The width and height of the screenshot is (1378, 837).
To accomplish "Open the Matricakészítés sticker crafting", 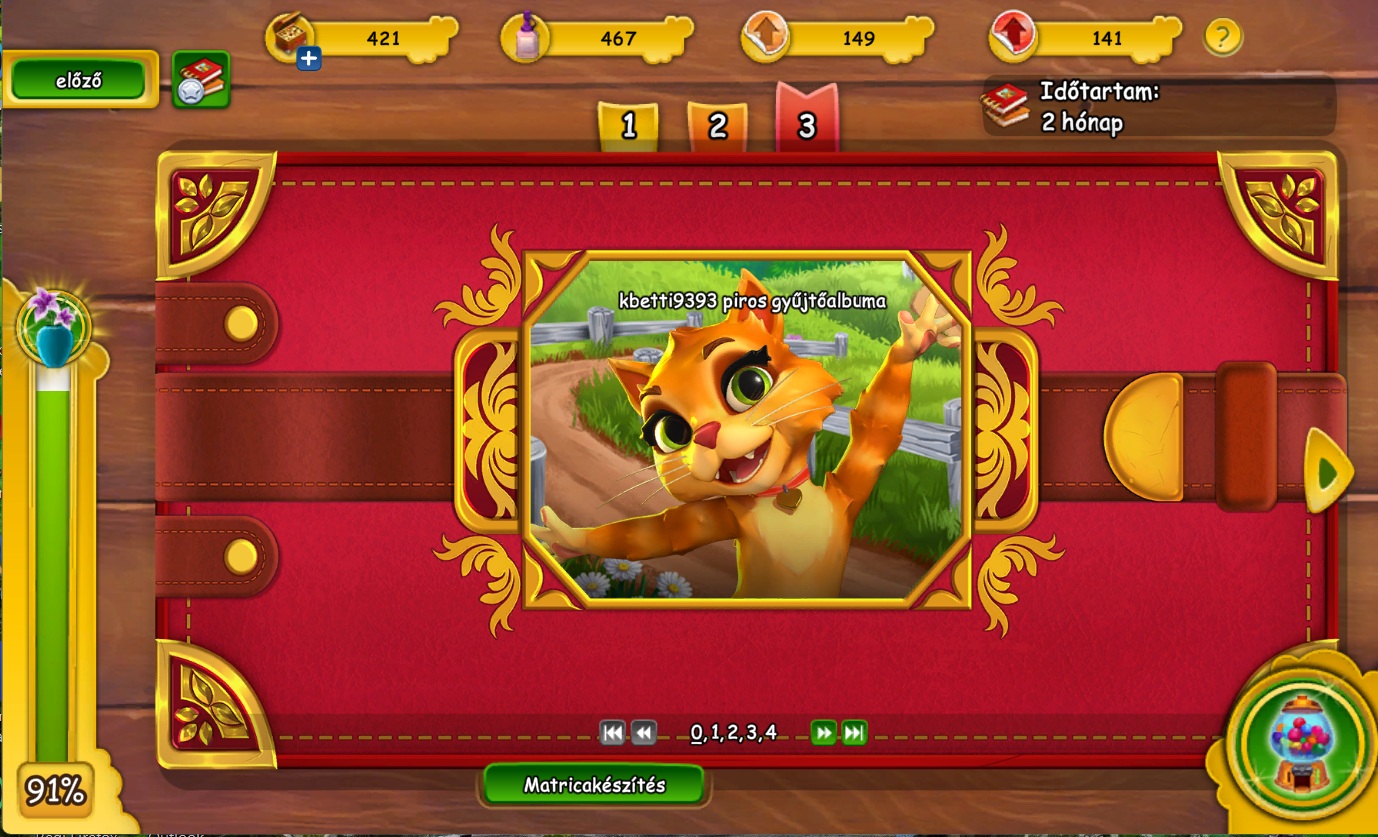I will (594, 785).
